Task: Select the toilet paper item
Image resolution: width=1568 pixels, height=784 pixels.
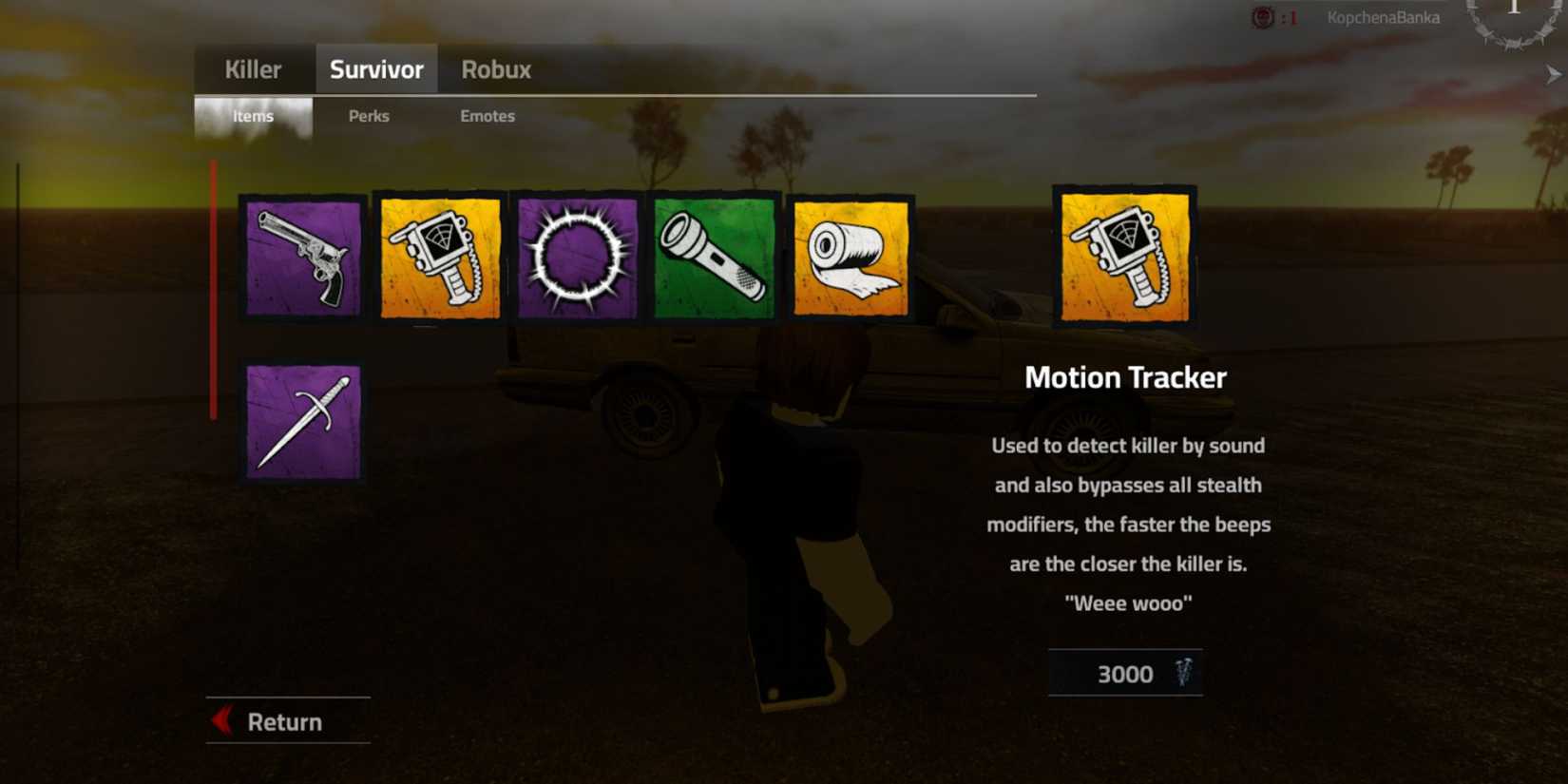Action: (x=849, y=258)
